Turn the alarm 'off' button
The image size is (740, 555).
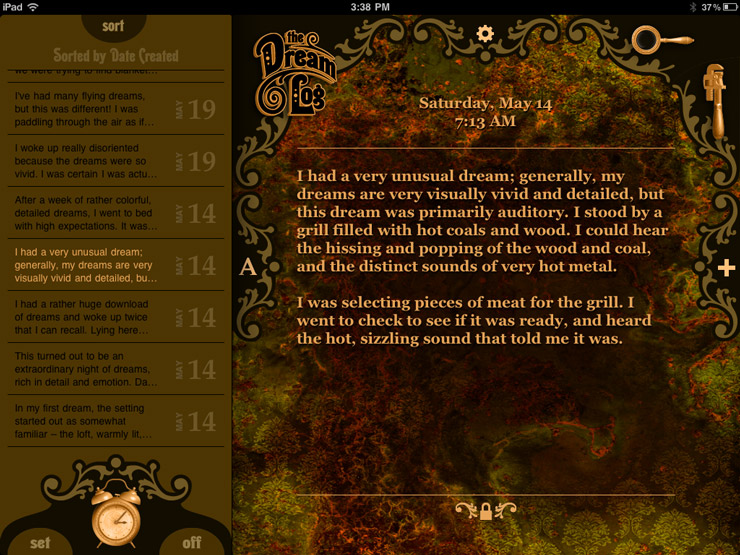[x=191, y=542]
